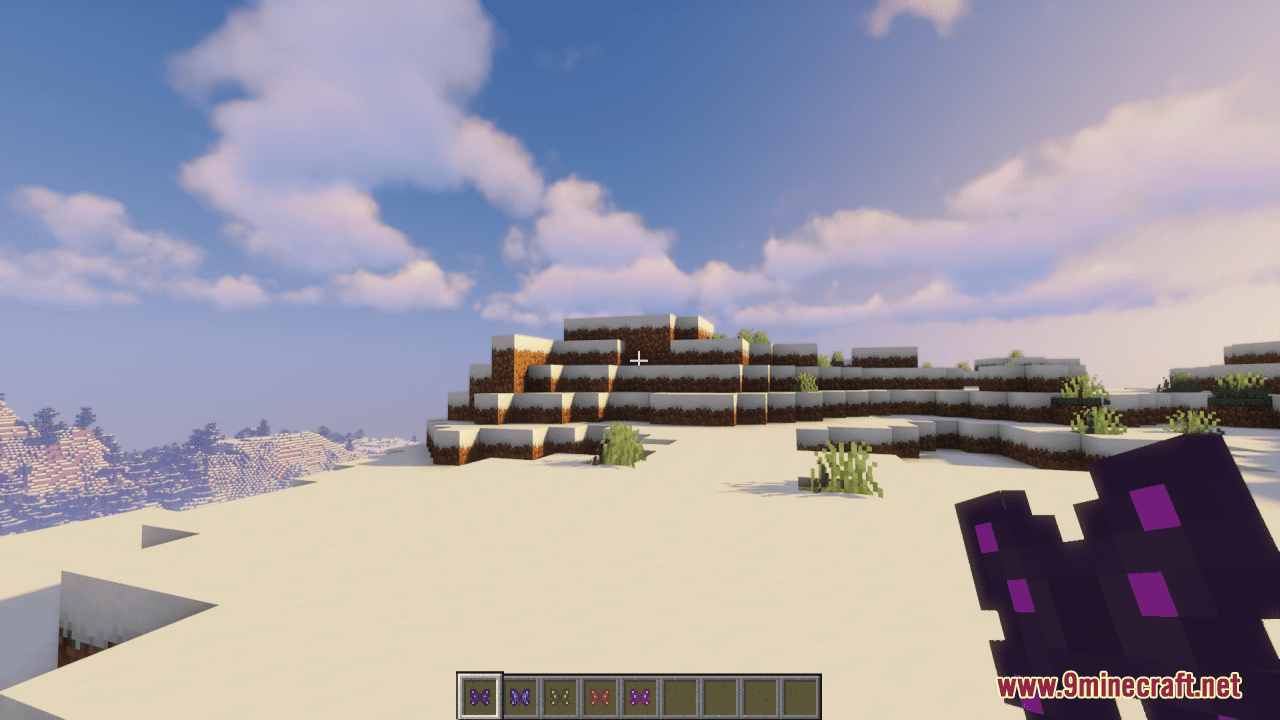Click the crosshair at screen center
Viewport: 1280px width, 720px height.
(639, 358)
